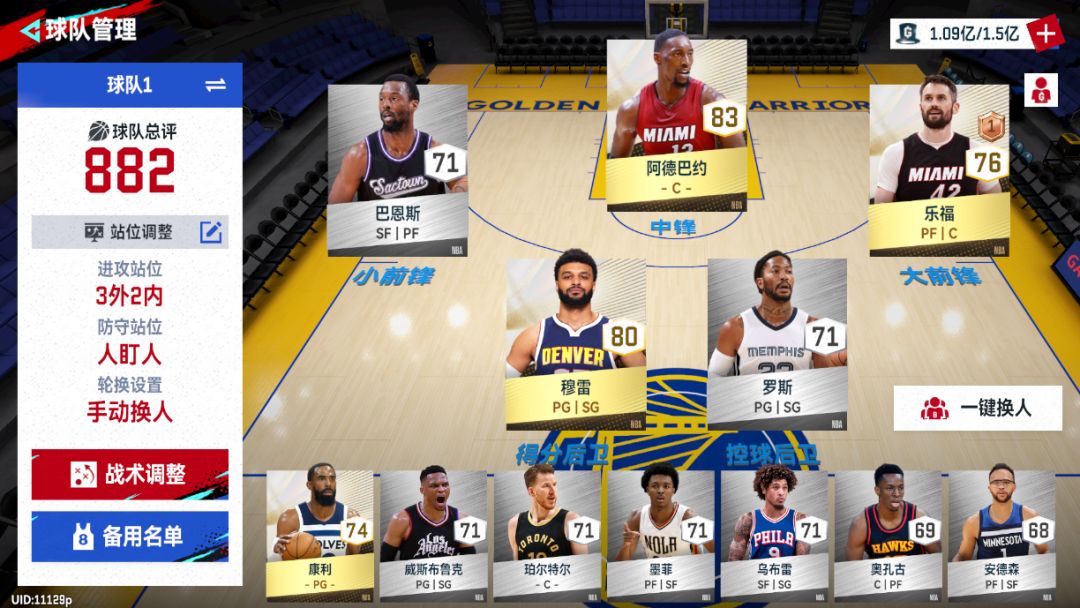The width and height of the screenshot is (1080, 608).
Task: Select bench player 康利
Action: pos(319,532)
